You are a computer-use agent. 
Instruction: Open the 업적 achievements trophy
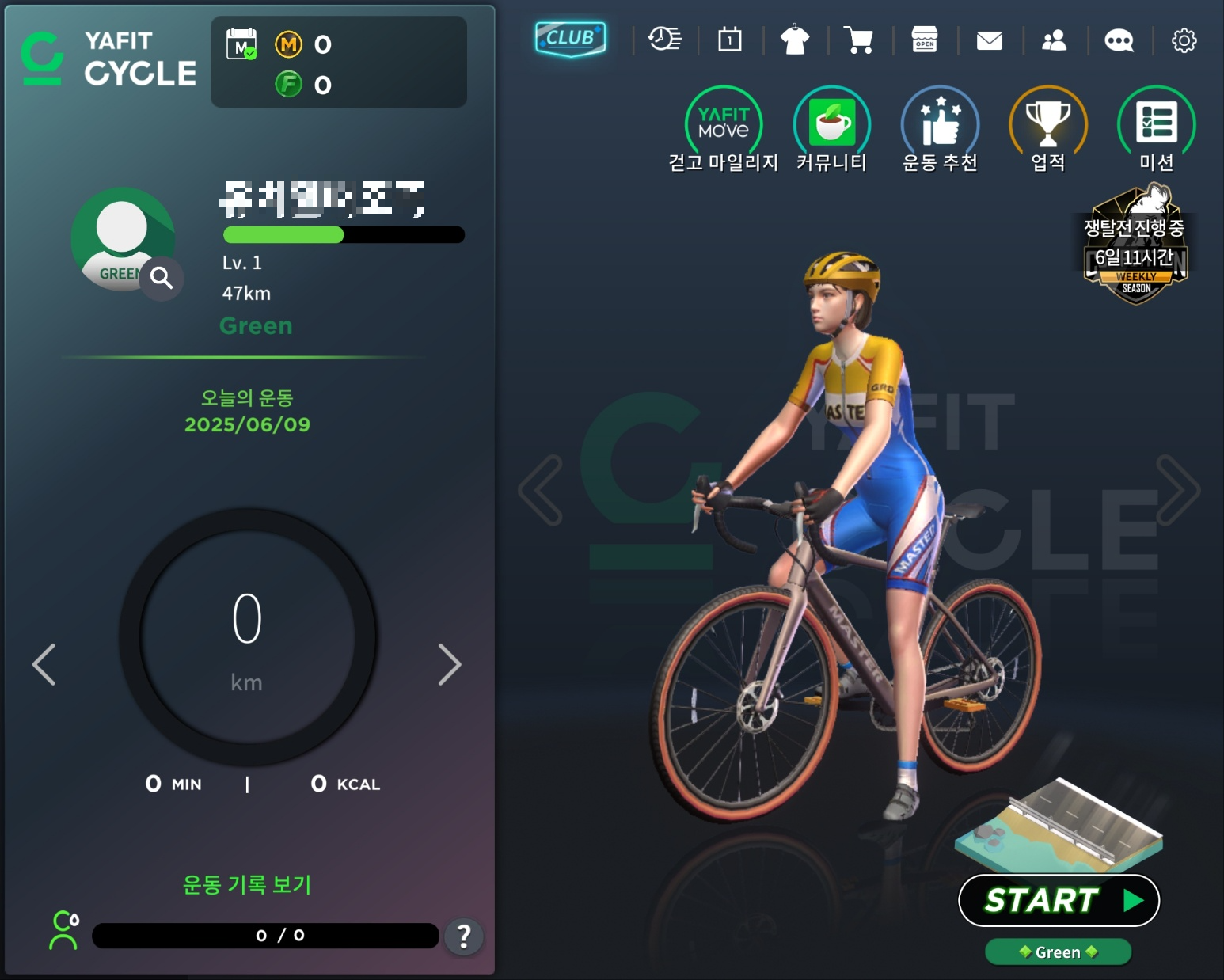(x=1047, y=124)
